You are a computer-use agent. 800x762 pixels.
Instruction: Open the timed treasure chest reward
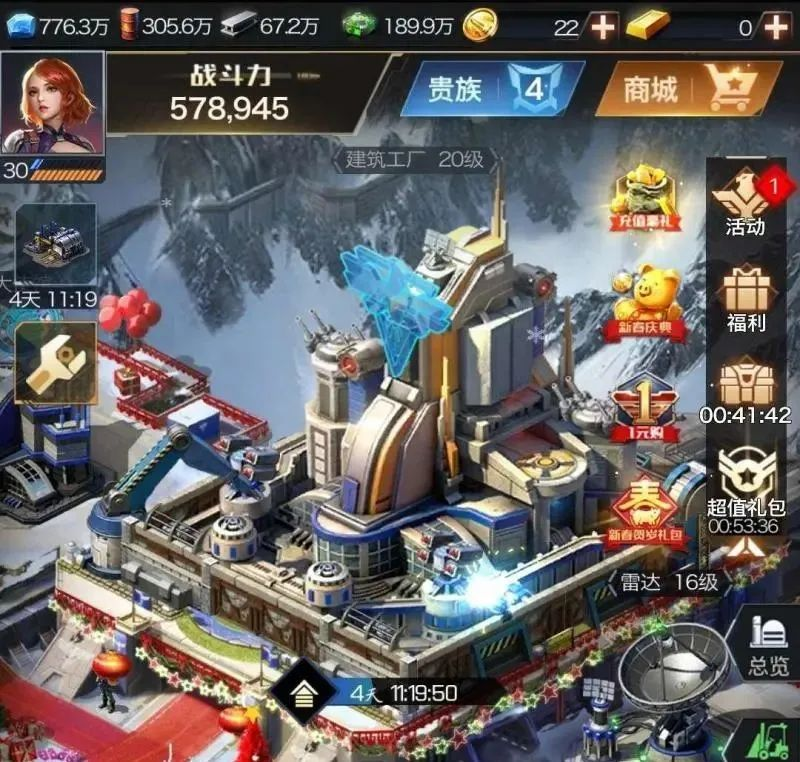[x=745, y=388]
